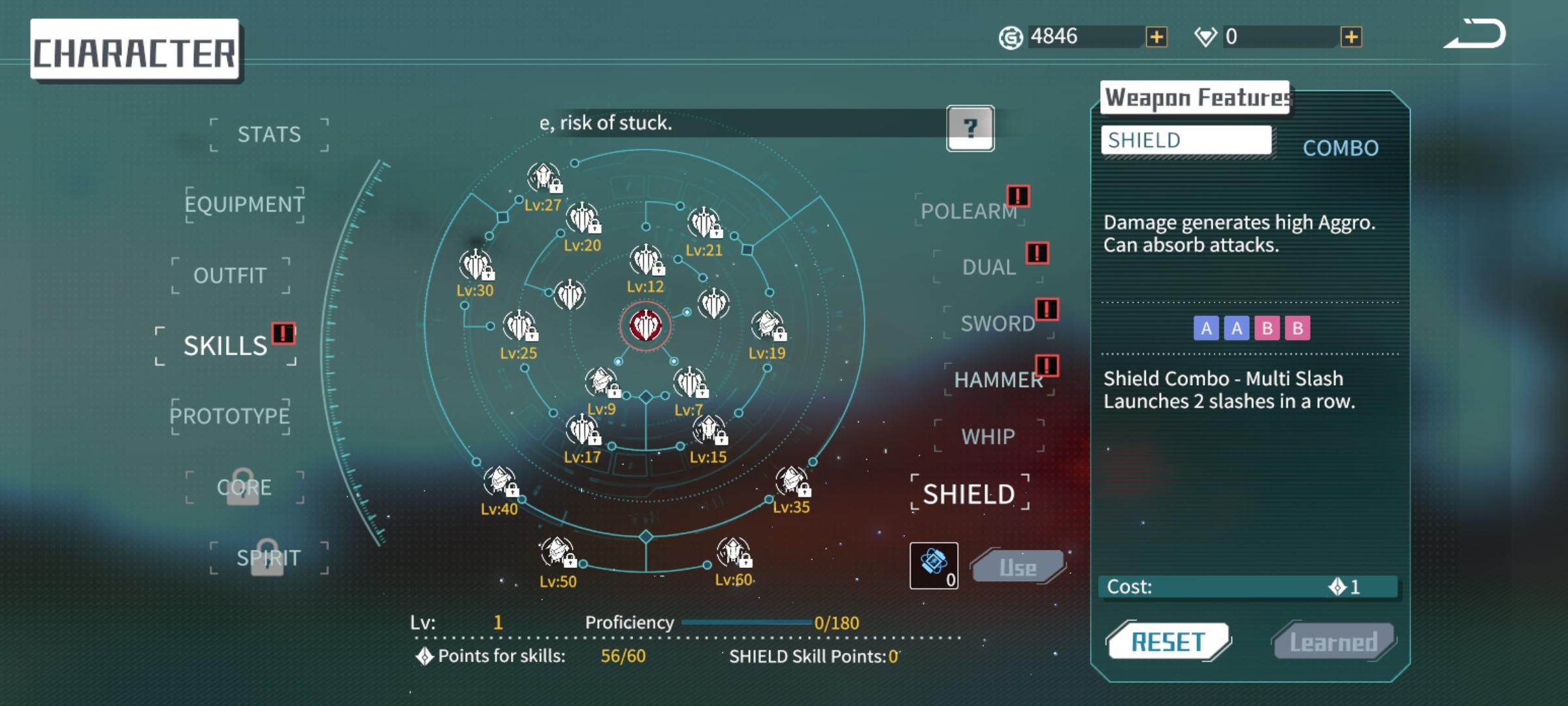Return using the back arrow button
This screenshot has height=706, width=1568.
point(1476,35)
